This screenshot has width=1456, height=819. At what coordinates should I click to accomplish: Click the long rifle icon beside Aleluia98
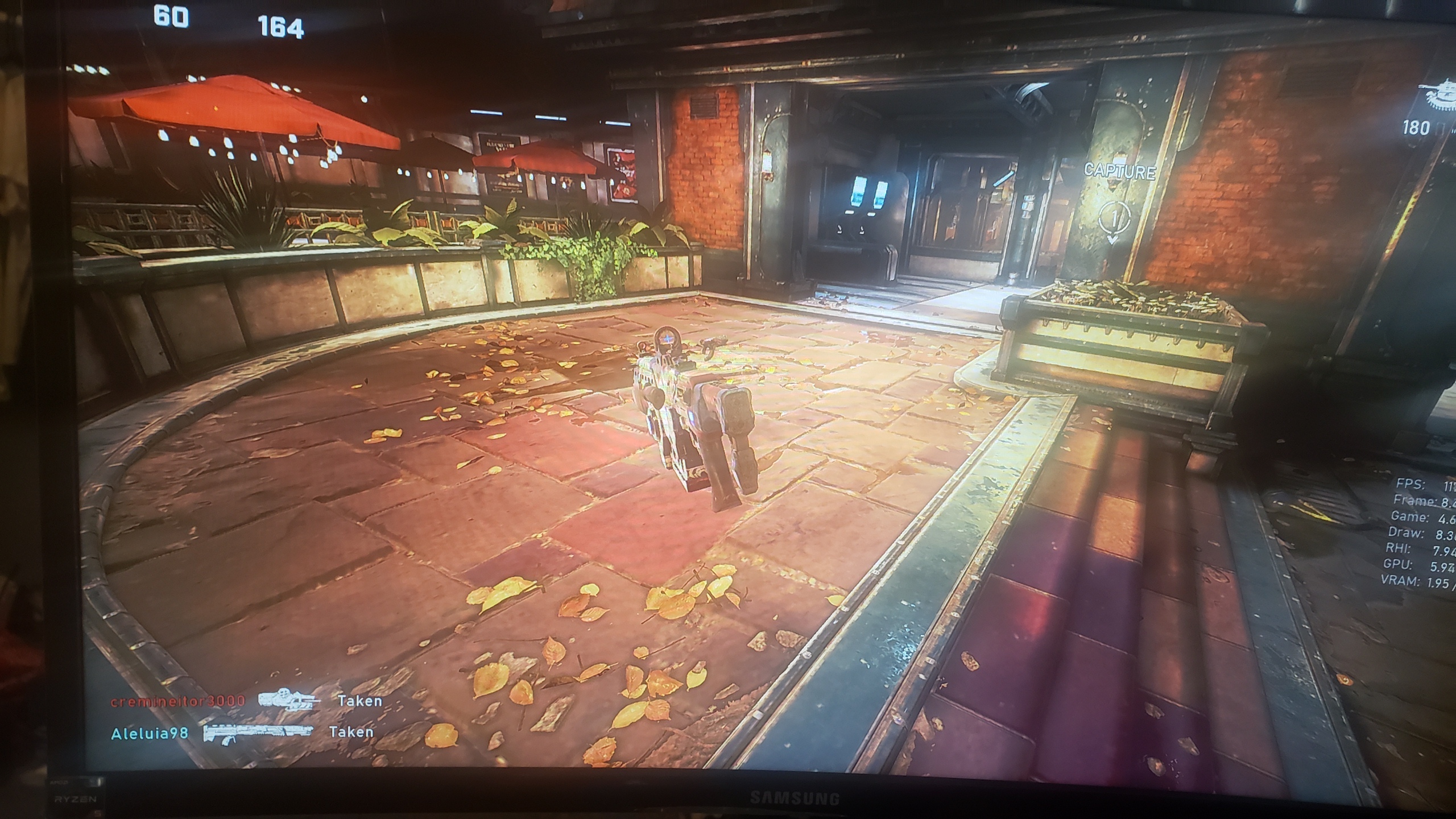point(259,733)
